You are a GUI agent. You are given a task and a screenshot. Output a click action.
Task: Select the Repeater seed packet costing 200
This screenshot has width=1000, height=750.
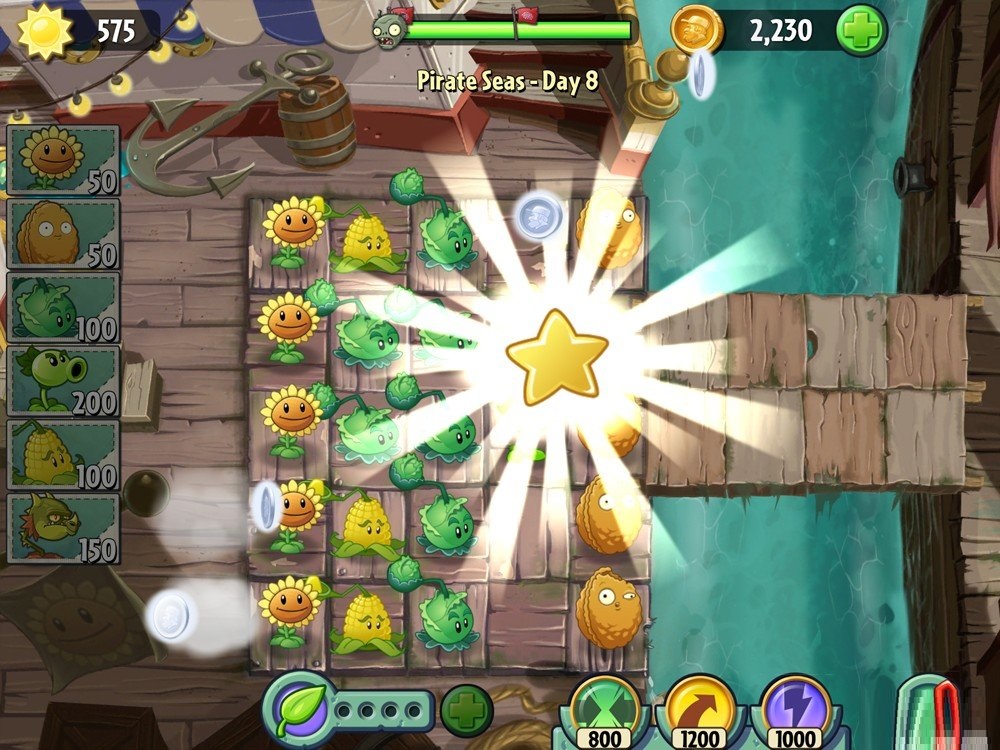(62, 381)
